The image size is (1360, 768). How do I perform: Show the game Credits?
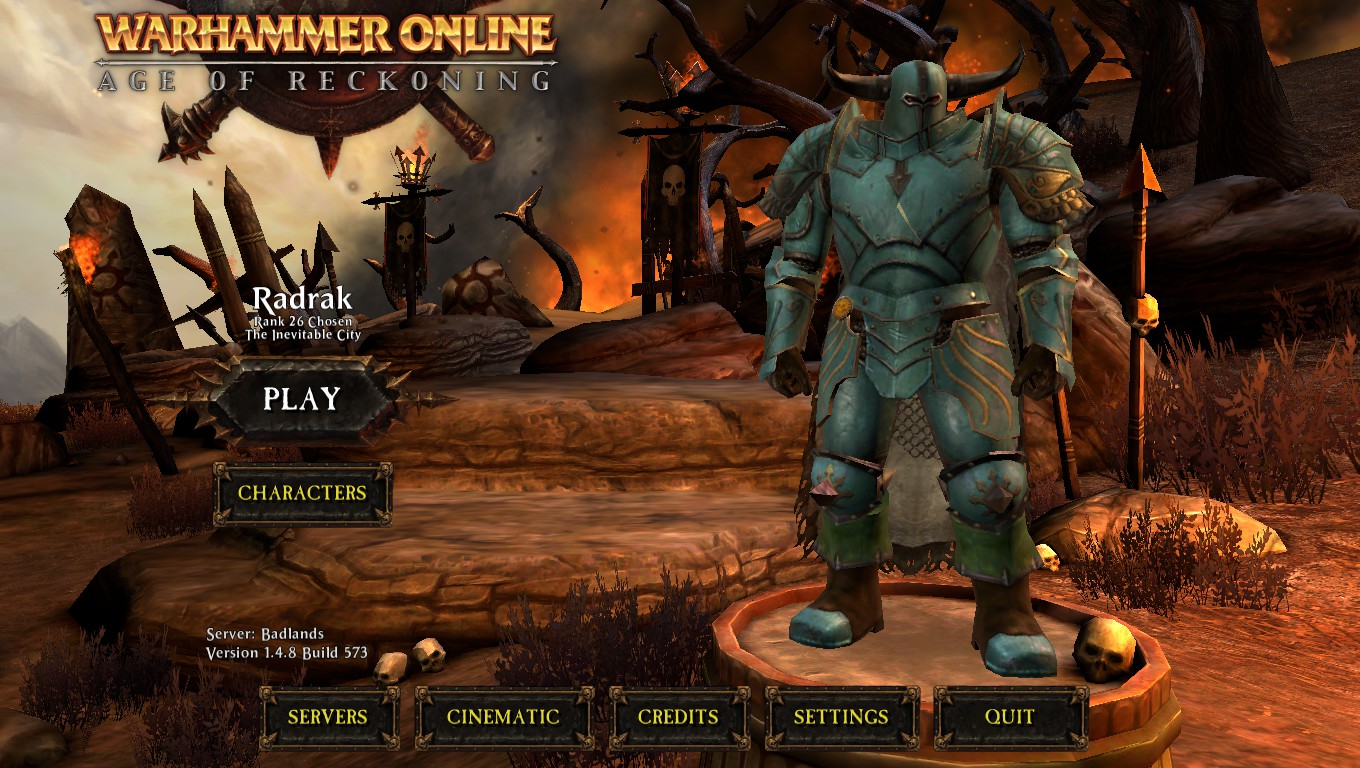coord(678,717)
